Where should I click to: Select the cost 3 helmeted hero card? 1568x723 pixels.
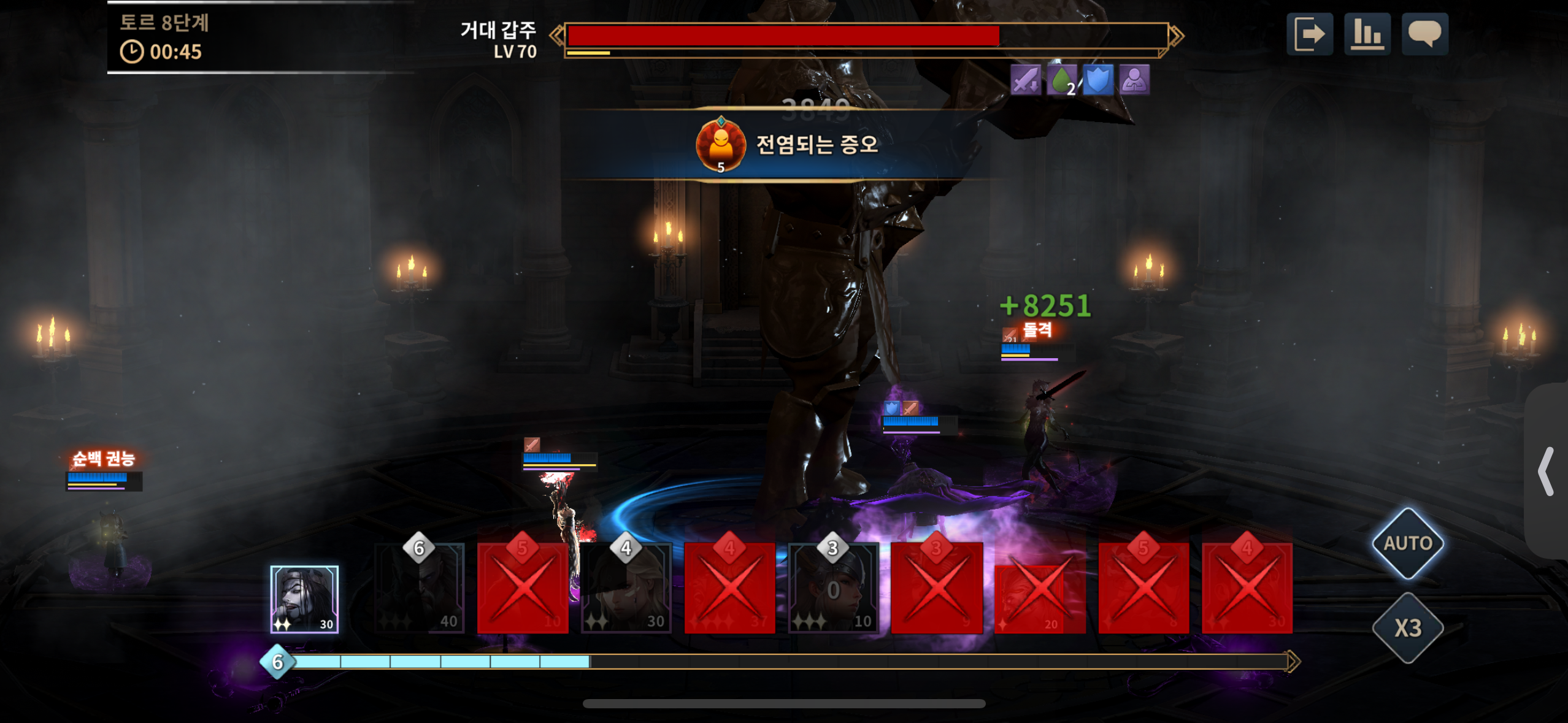(833, 589)
